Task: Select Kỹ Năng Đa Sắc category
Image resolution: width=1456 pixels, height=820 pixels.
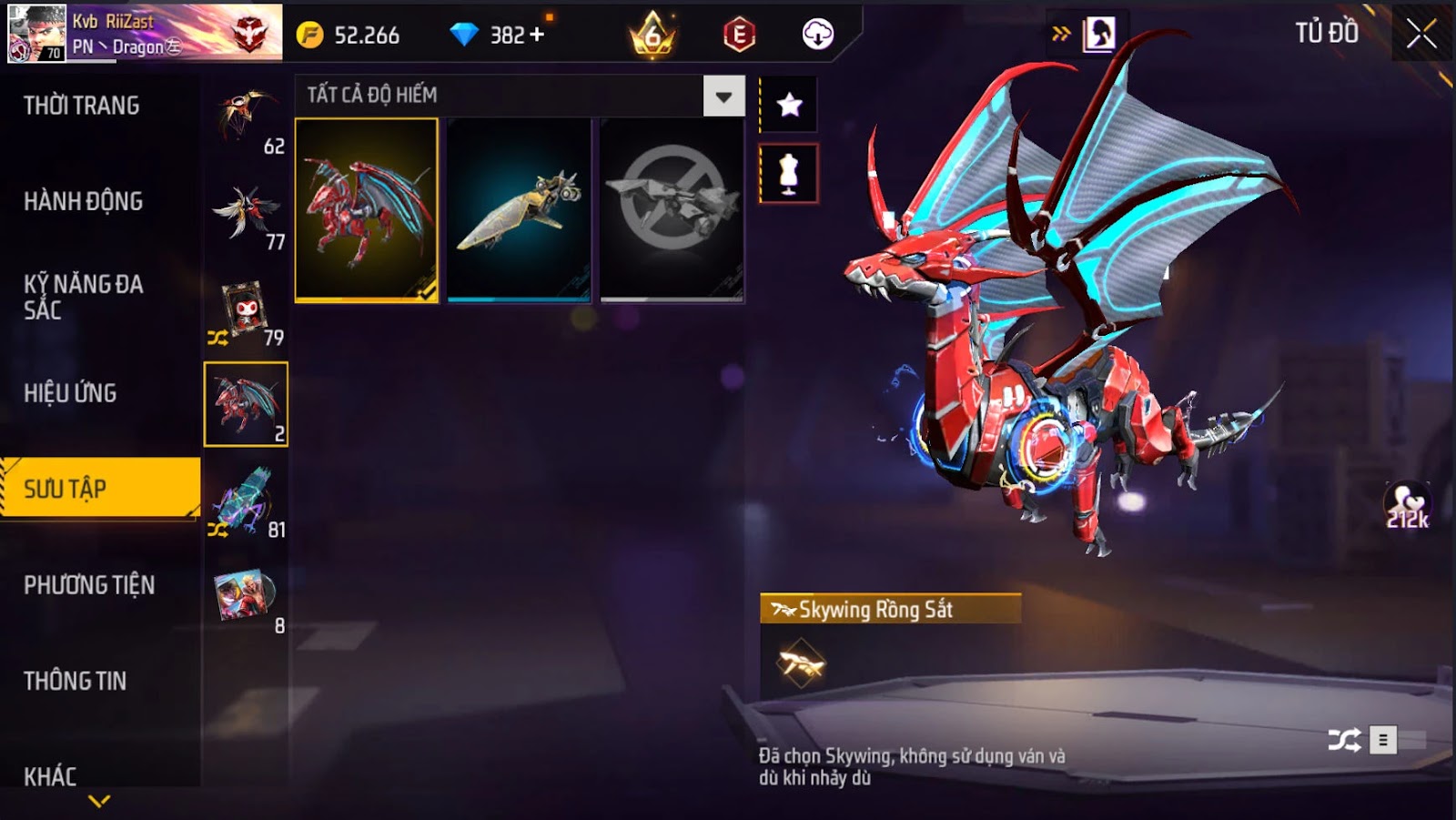Action: click(83, 297)
